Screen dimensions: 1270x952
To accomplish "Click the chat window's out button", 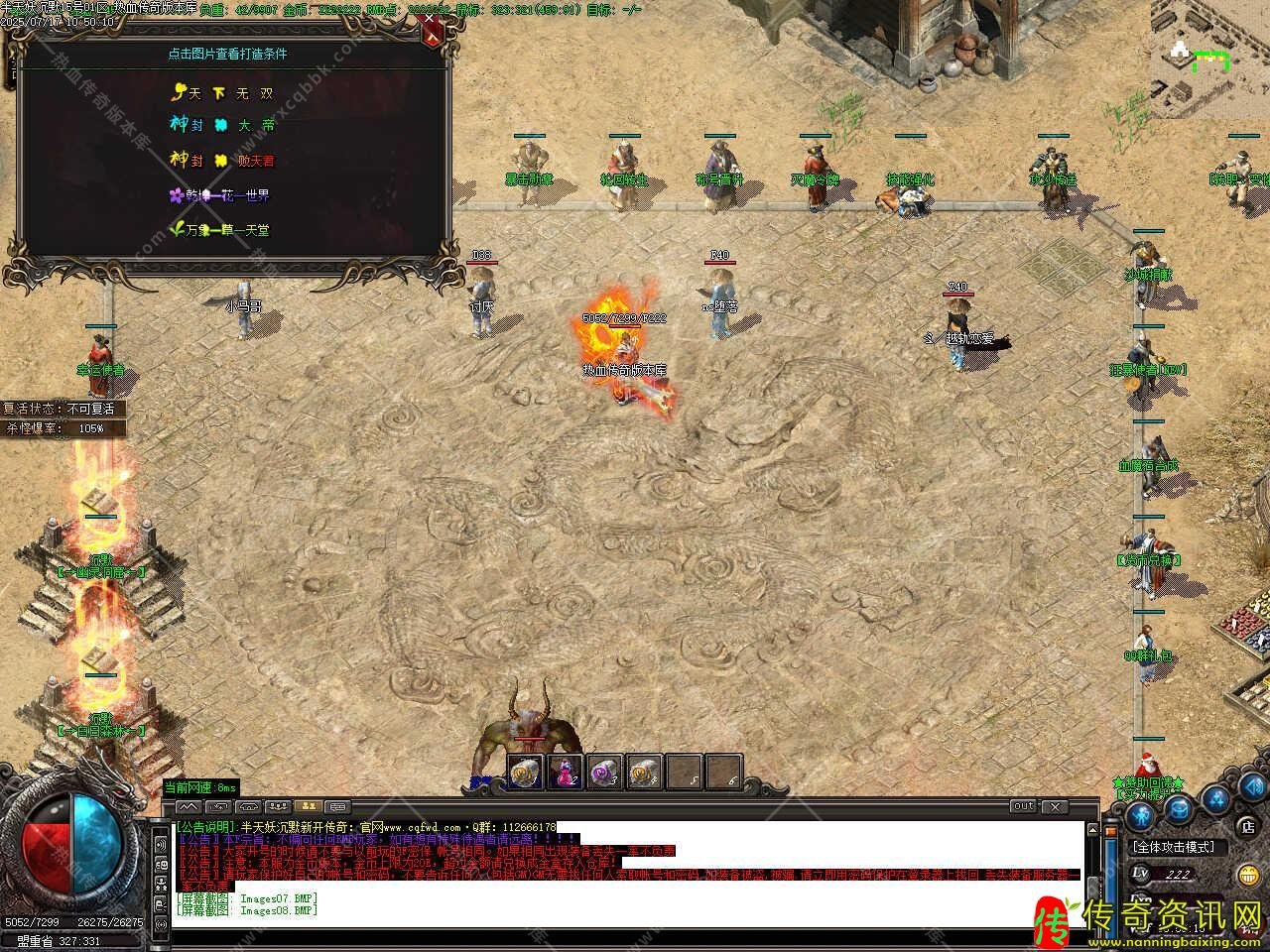I will [x=1024, y=807].
